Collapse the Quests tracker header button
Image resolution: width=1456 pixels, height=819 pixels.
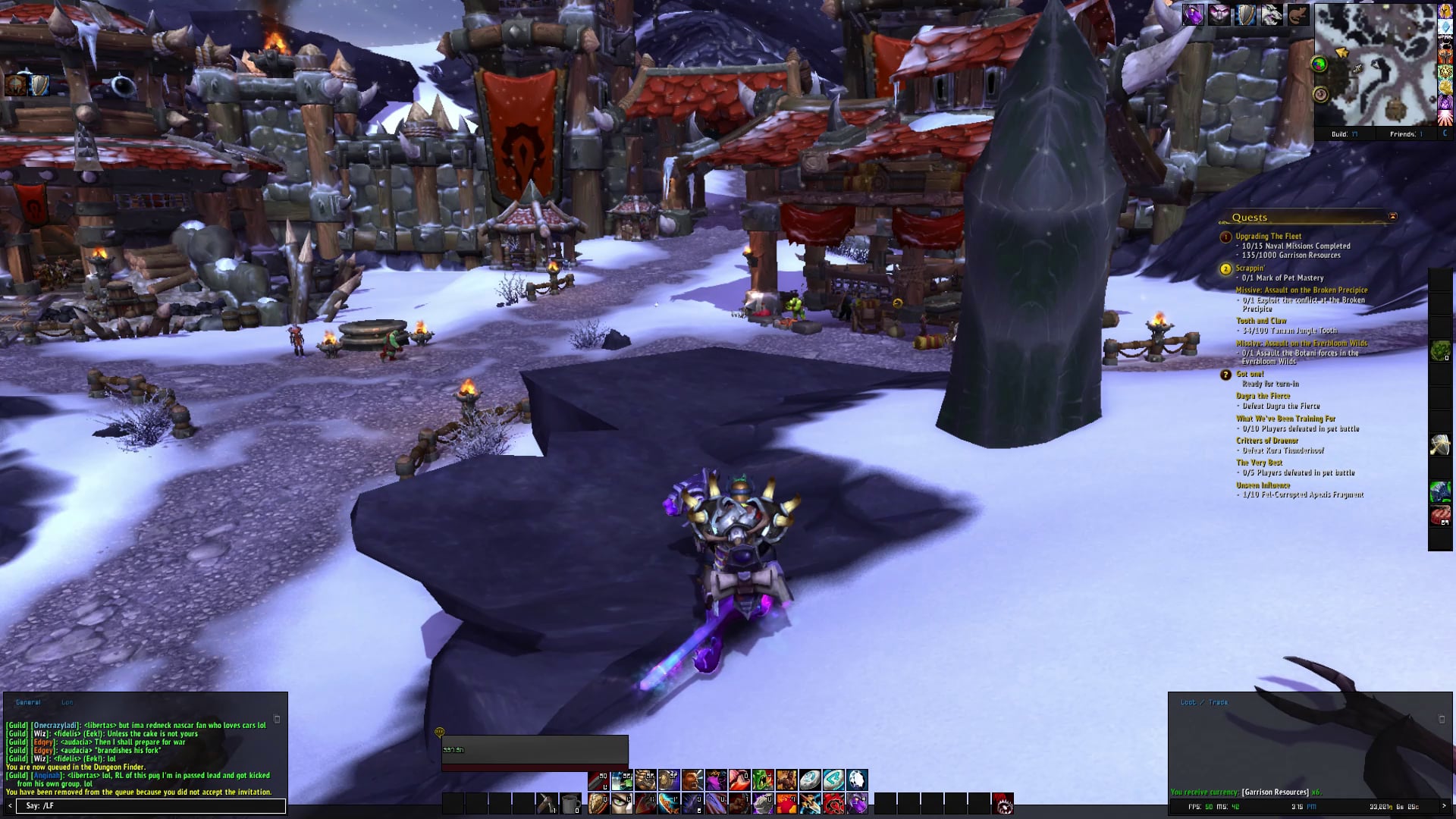click(1392, 217)
